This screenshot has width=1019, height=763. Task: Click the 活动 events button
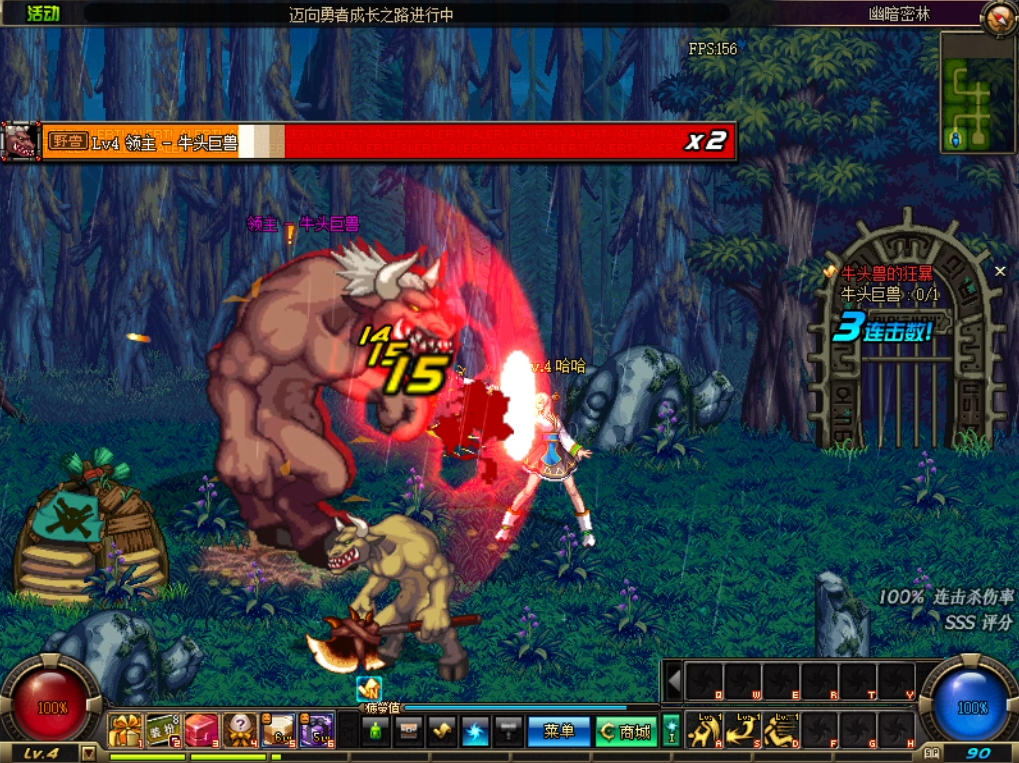(43, 13)
